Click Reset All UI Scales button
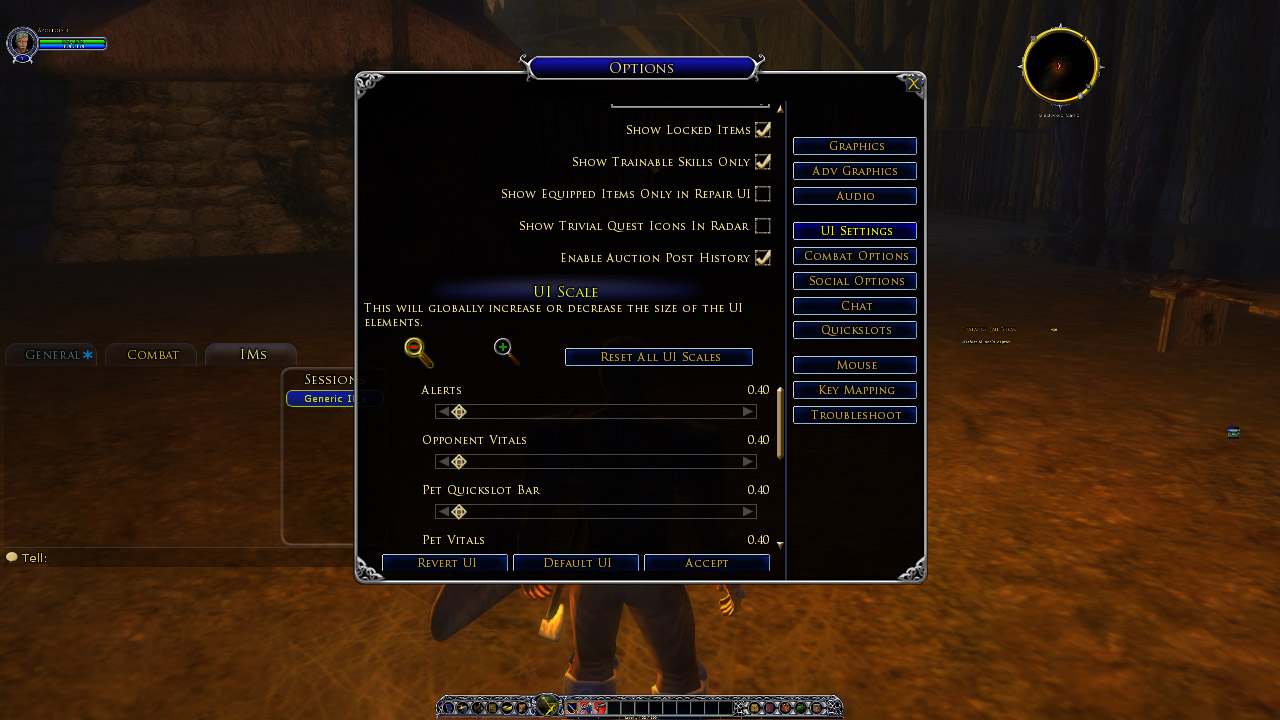Viewport: 1280px width, 720px height. click(x=659, y=357)
